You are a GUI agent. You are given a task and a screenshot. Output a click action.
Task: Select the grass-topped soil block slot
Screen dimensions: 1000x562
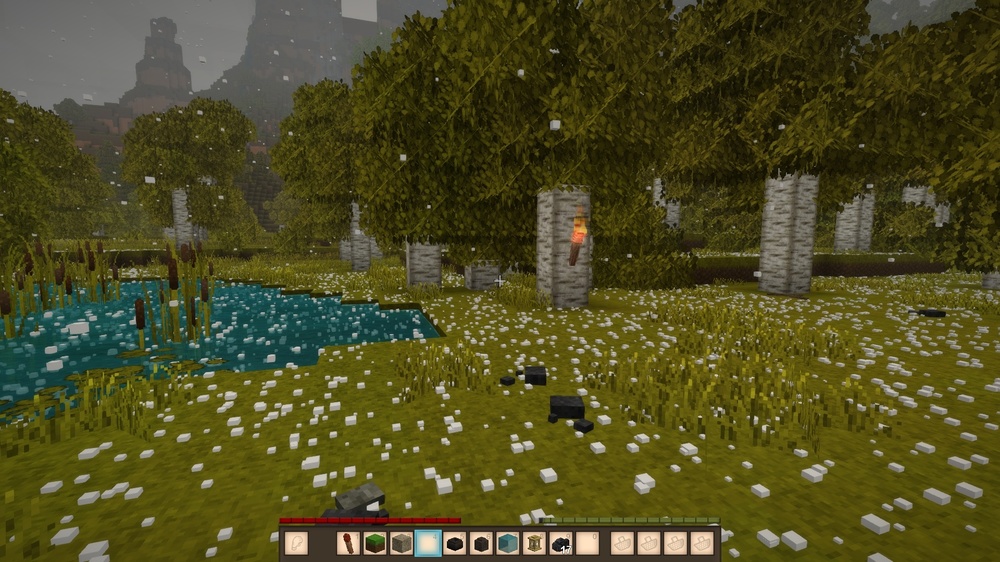coord(375,543)
